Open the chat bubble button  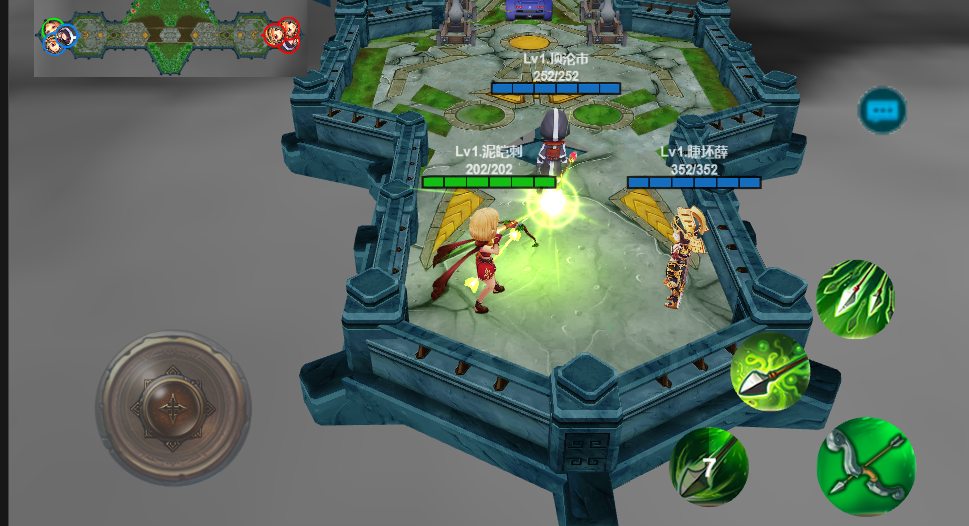tap(882, 110)
